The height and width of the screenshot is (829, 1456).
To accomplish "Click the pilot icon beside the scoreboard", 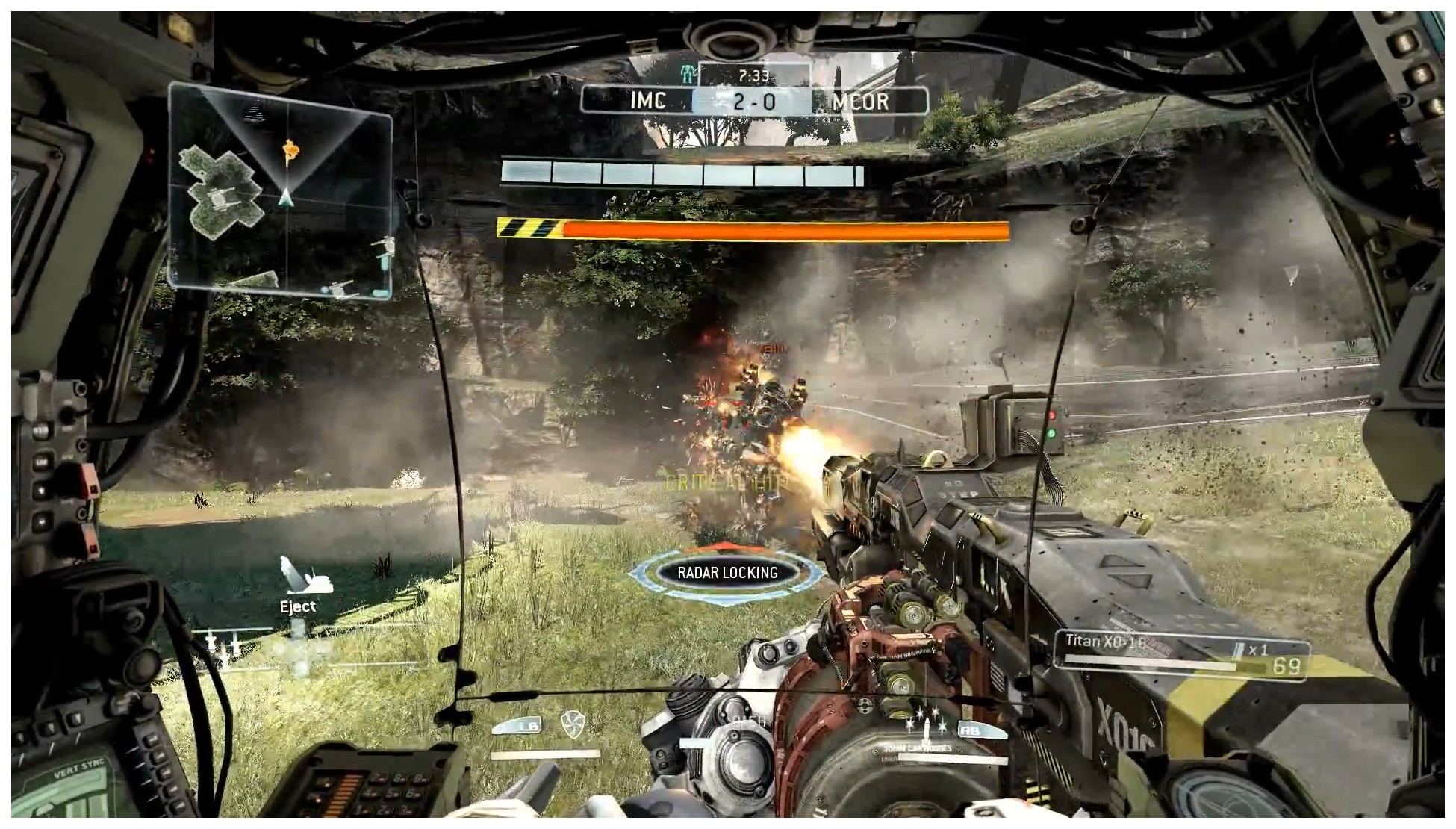I will pyautogui.click(x=687, y=74).
